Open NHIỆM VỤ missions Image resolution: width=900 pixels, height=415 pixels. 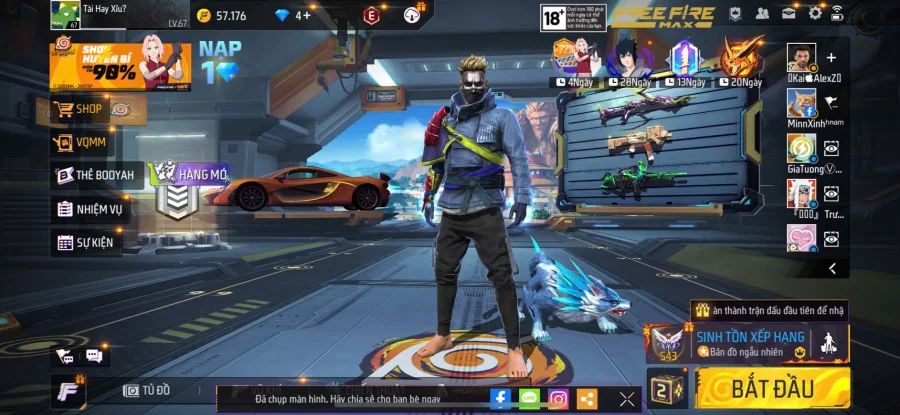90,209
